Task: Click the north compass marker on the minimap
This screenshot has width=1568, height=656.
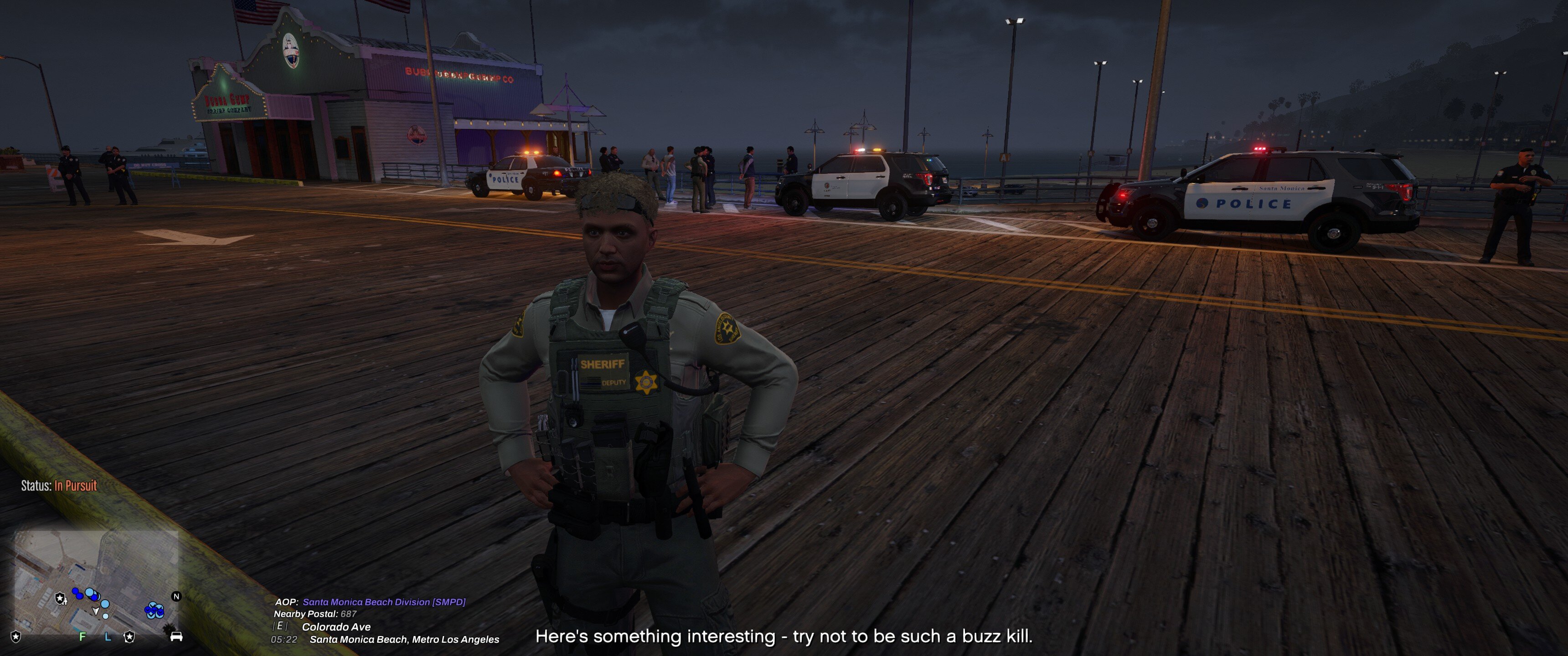Action: (x=176, y=596)
